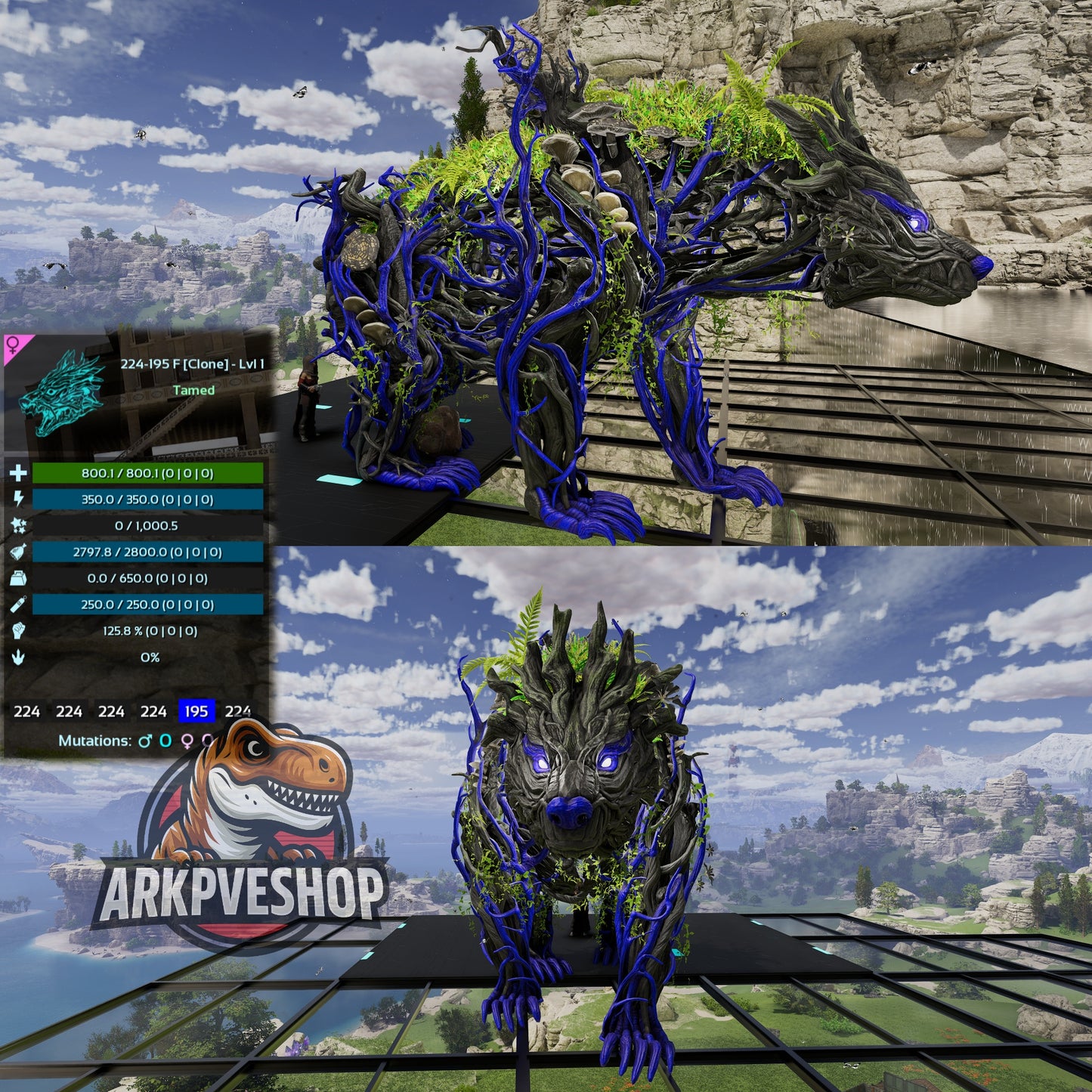The height and width of the screenshot is (1092, 1092).
Task: Select the highlighted 195 stat value
Action: tap(196, 712)
